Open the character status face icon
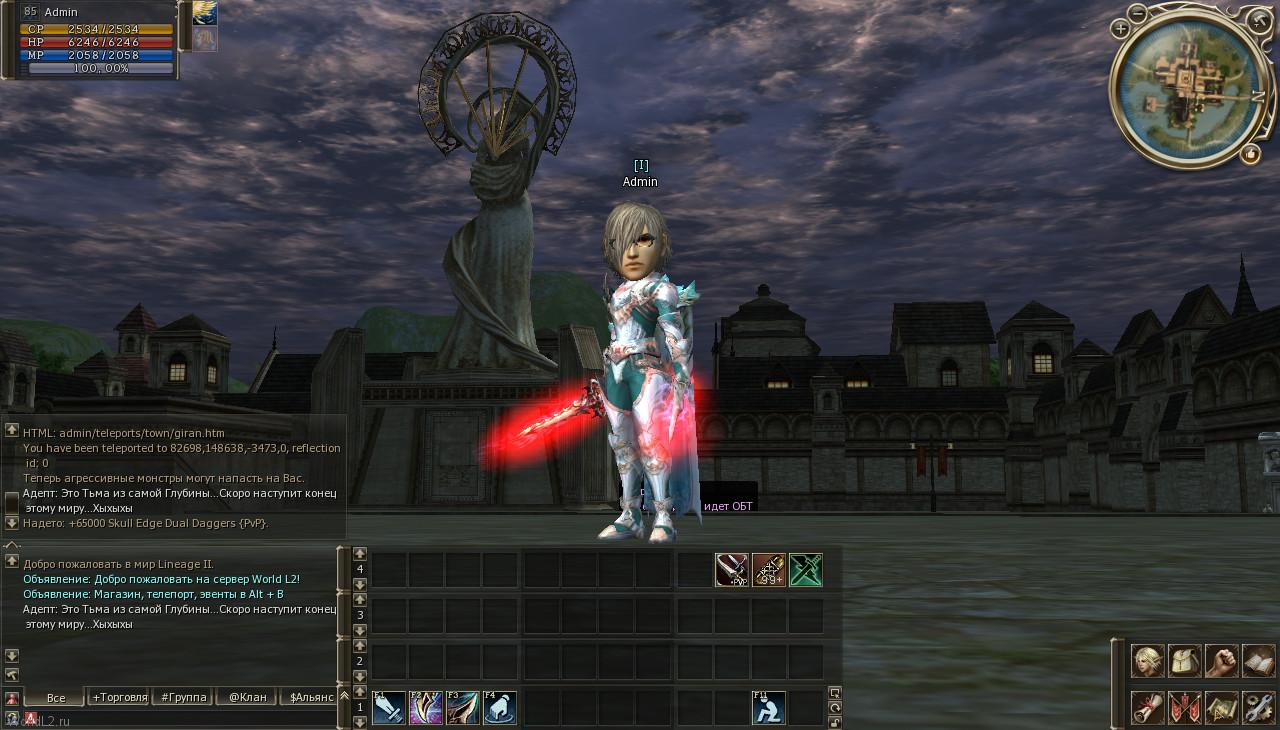1280x730 pixels. pyautogui.click(x=1147, y=661)
